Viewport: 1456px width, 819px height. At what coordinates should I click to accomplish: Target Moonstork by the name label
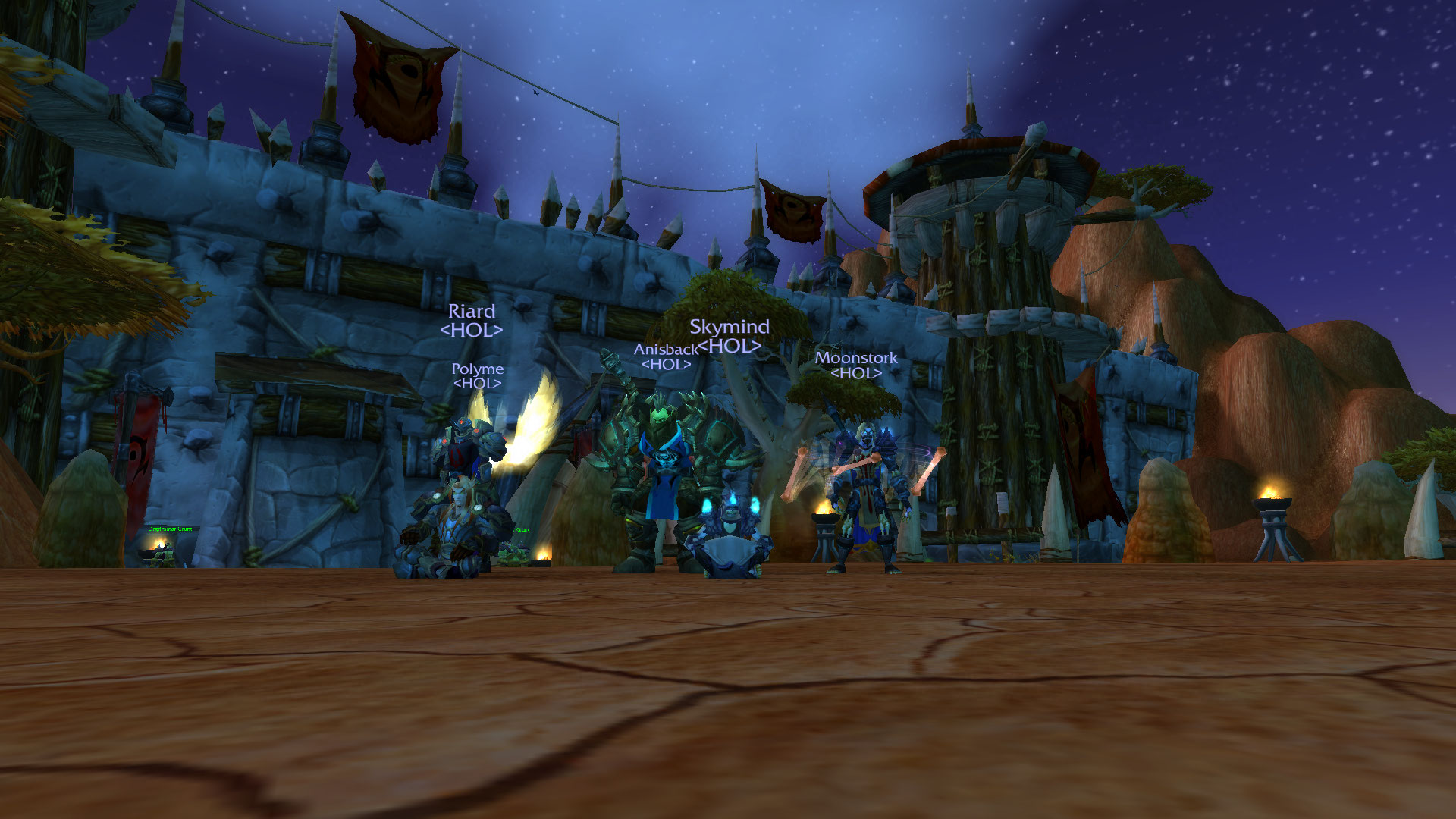click(x=855, y=358)
